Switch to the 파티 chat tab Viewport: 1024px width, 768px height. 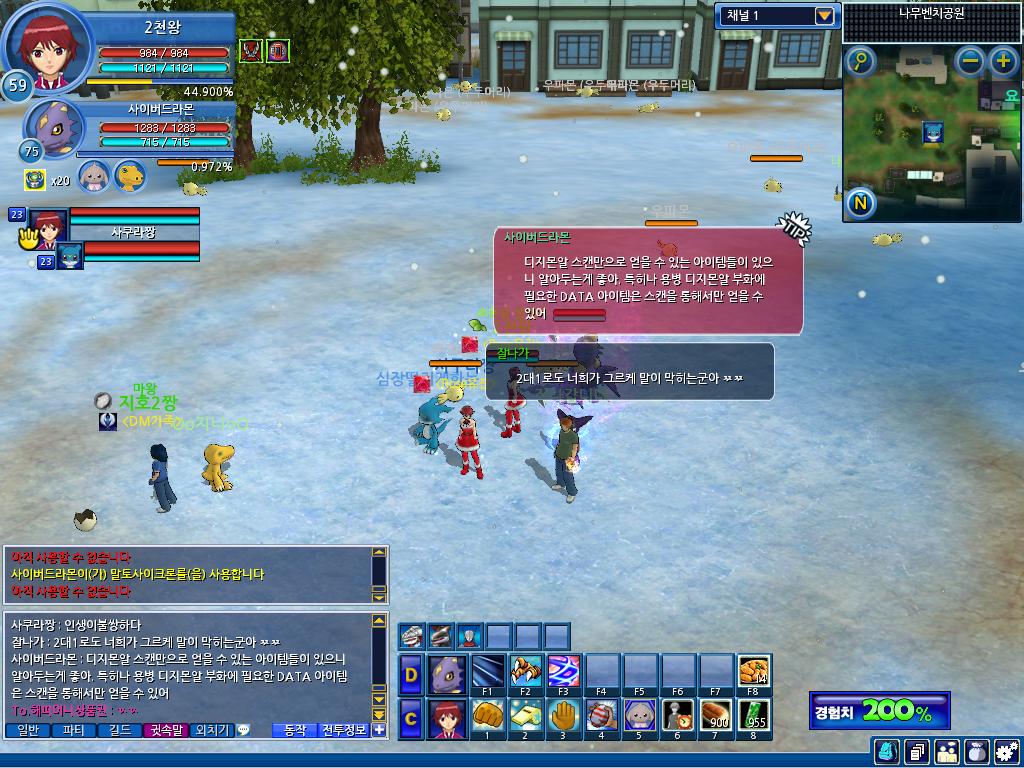(73, 730)
